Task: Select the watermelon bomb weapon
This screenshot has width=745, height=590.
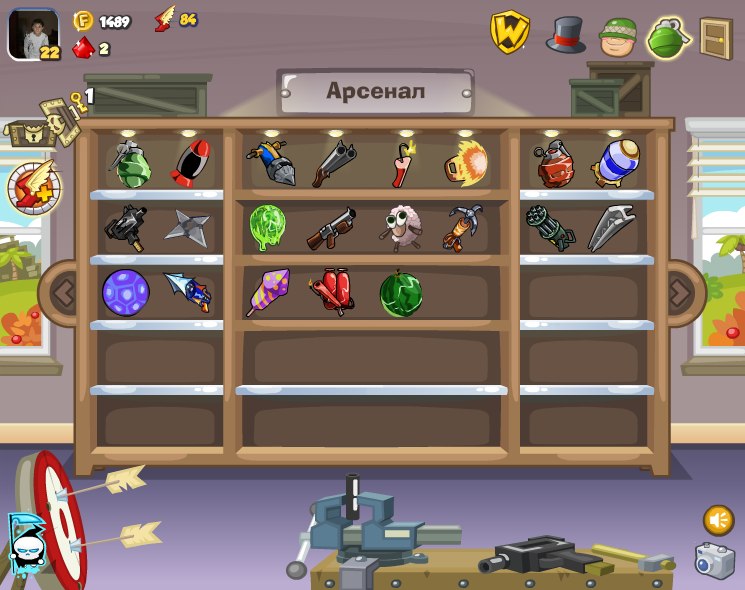Action: [400, 294]
